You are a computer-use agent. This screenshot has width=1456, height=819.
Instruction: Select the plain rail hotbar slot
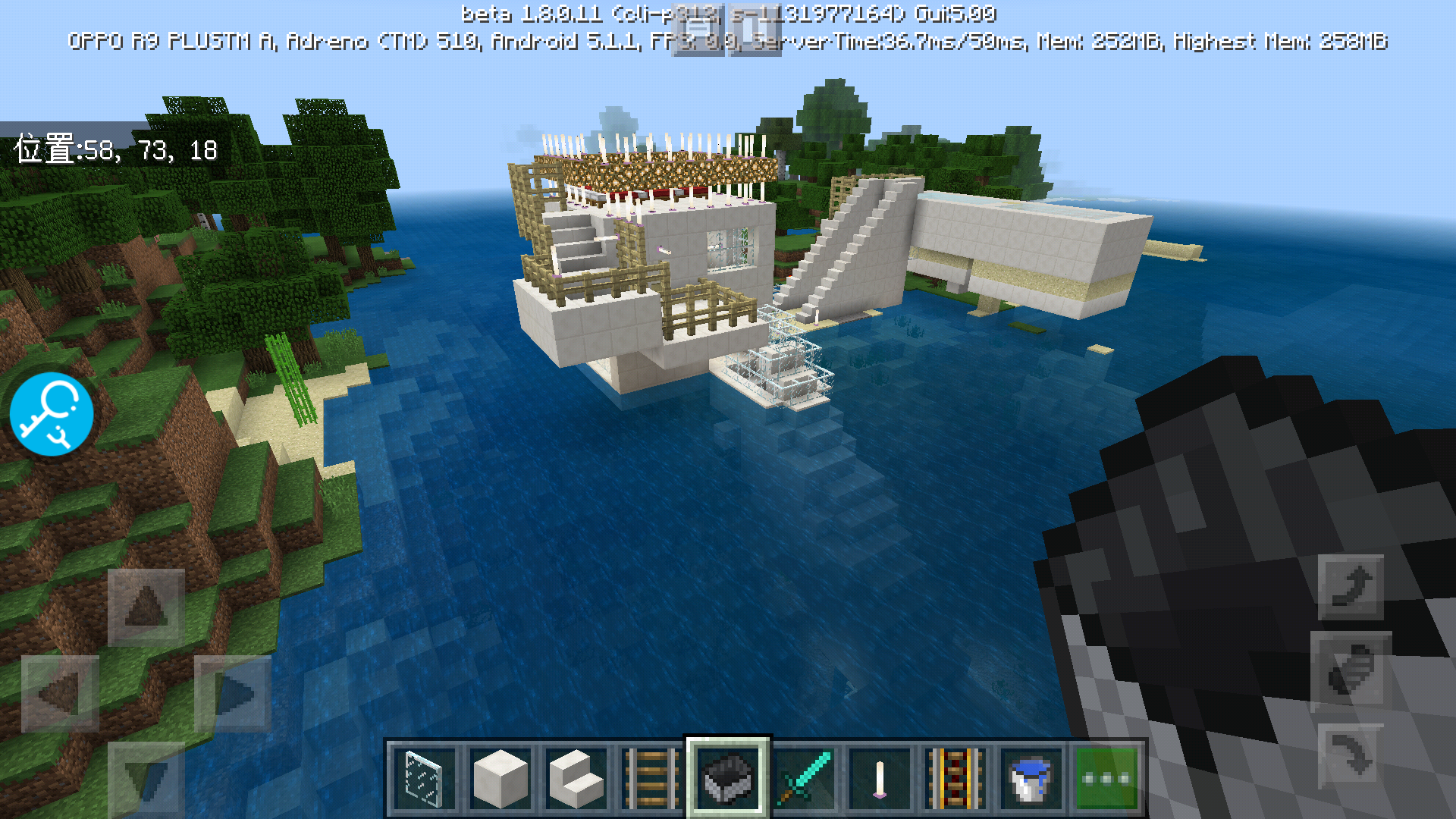651,778
